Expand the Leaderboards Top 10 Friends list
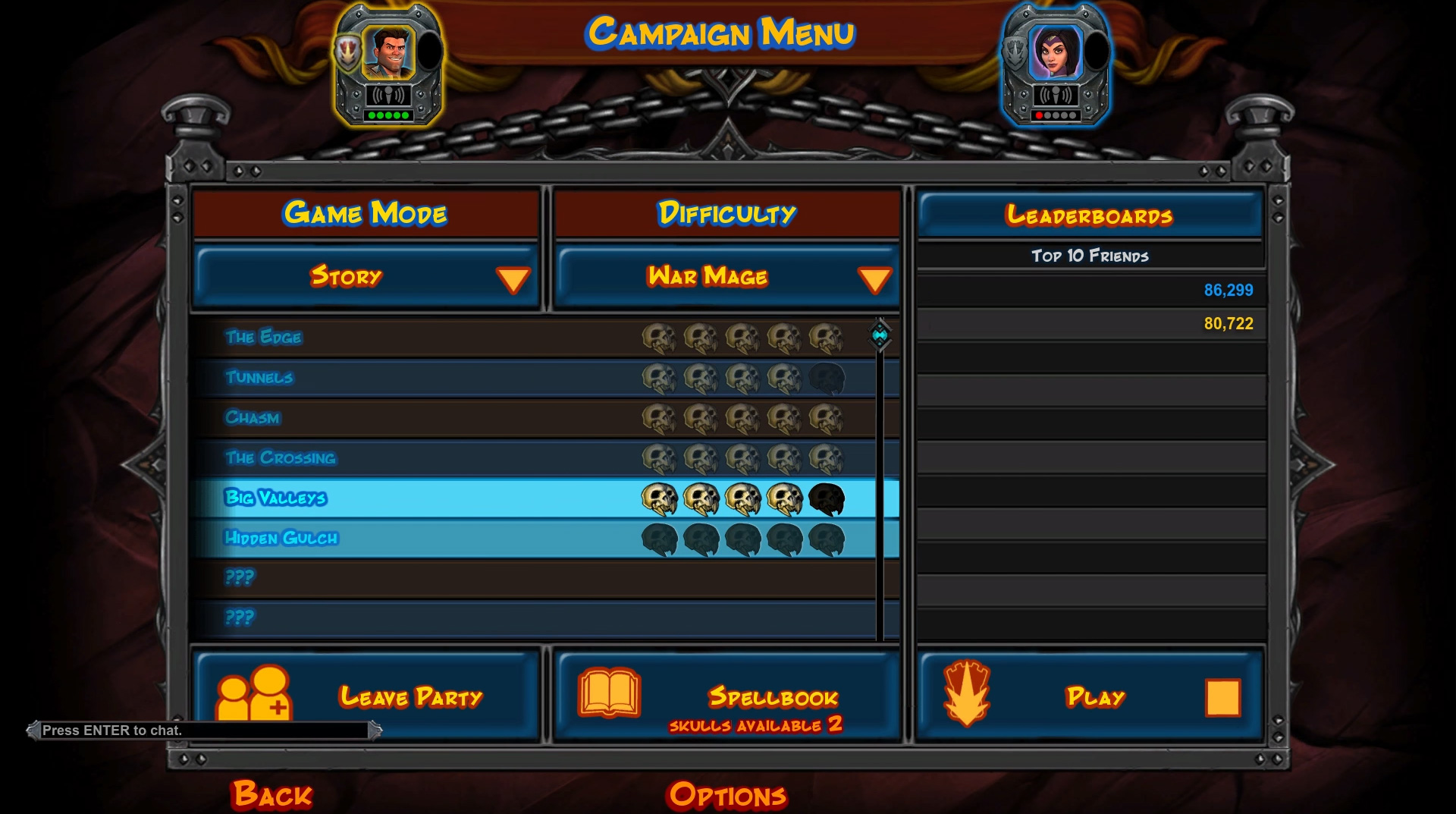The width and height of the screenshot is (1456, 814). (x=1090, y=256)
